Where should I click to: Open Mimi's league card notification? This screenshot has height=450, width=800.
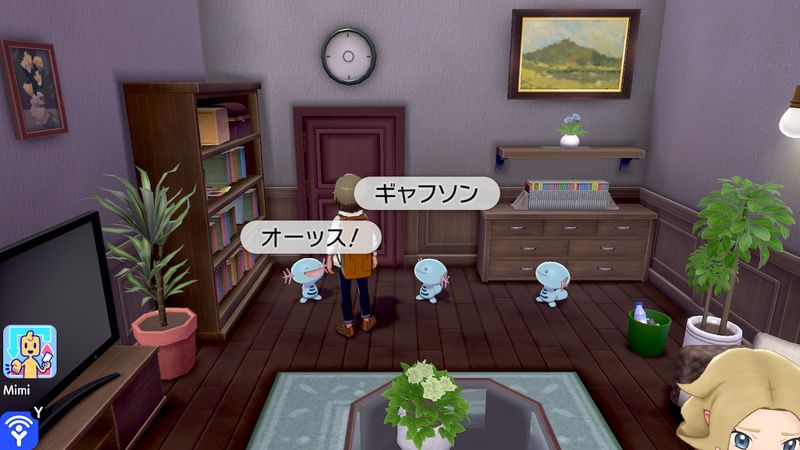pos(29,351)
